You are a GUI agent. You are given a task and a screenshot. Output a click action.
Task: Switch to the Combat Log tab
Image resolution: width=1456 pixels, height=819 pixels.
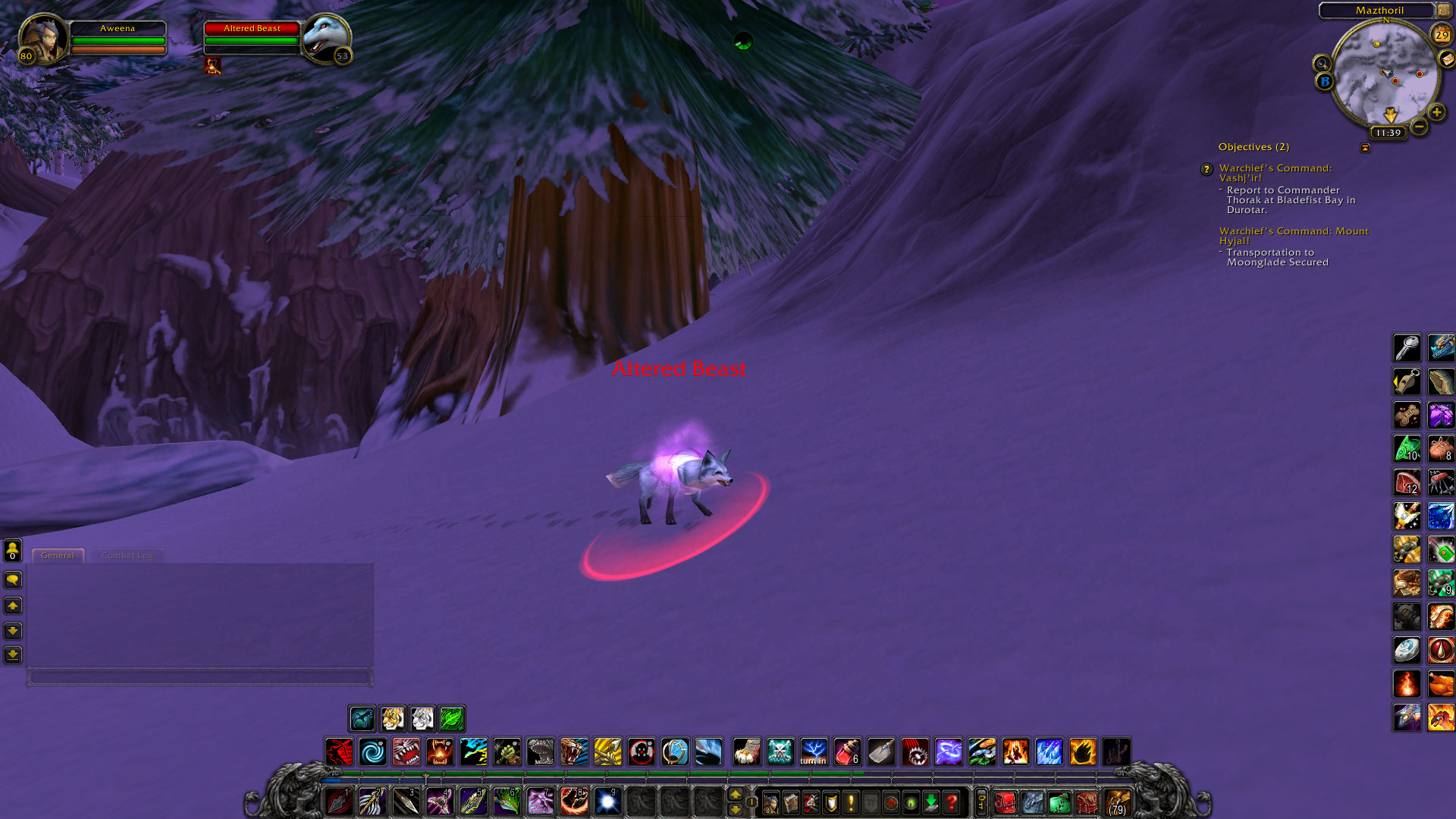(127, 555)
